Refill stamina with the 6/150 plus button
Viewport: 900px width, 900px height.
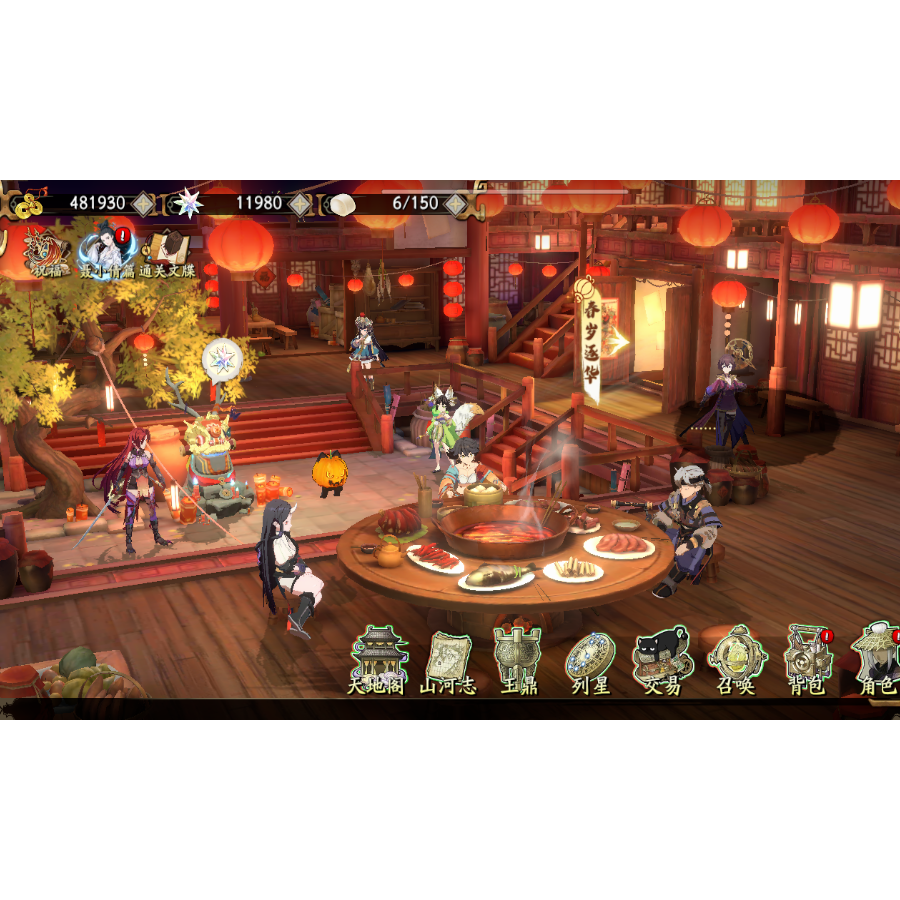(x=456, y=204)
